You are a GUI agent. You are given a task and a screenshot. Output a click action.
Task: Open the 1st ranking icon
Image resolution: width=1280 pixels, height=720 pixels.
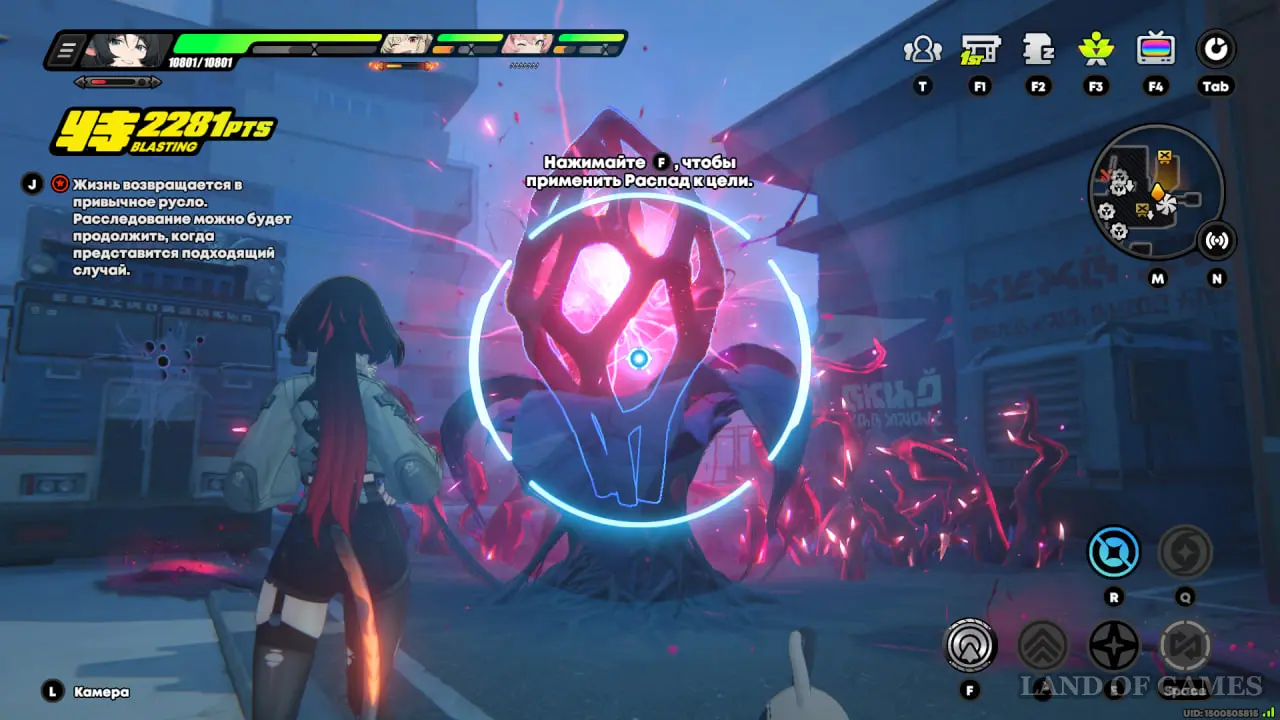(980, 49)
